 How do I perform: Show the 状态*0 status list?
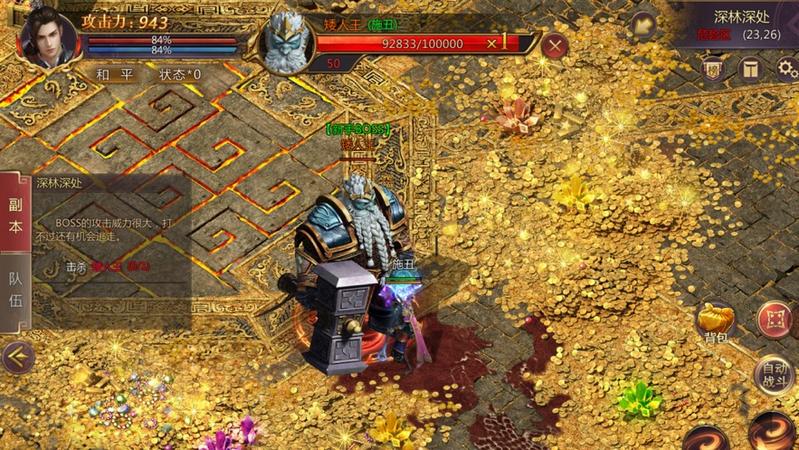click(181, 74)
